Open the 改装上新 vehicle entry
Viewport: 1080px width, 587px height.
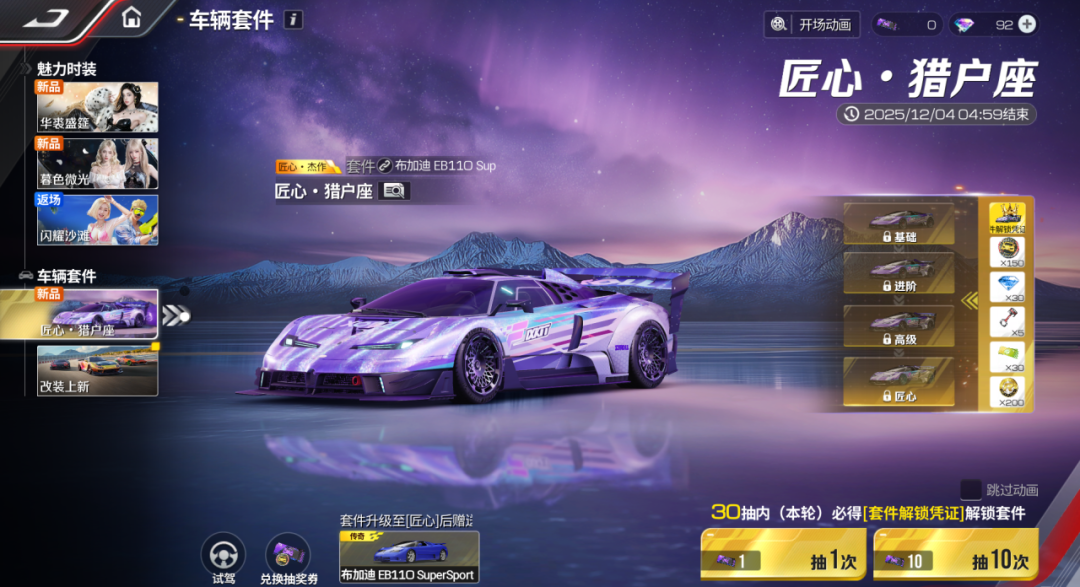(x=97, y=370)
